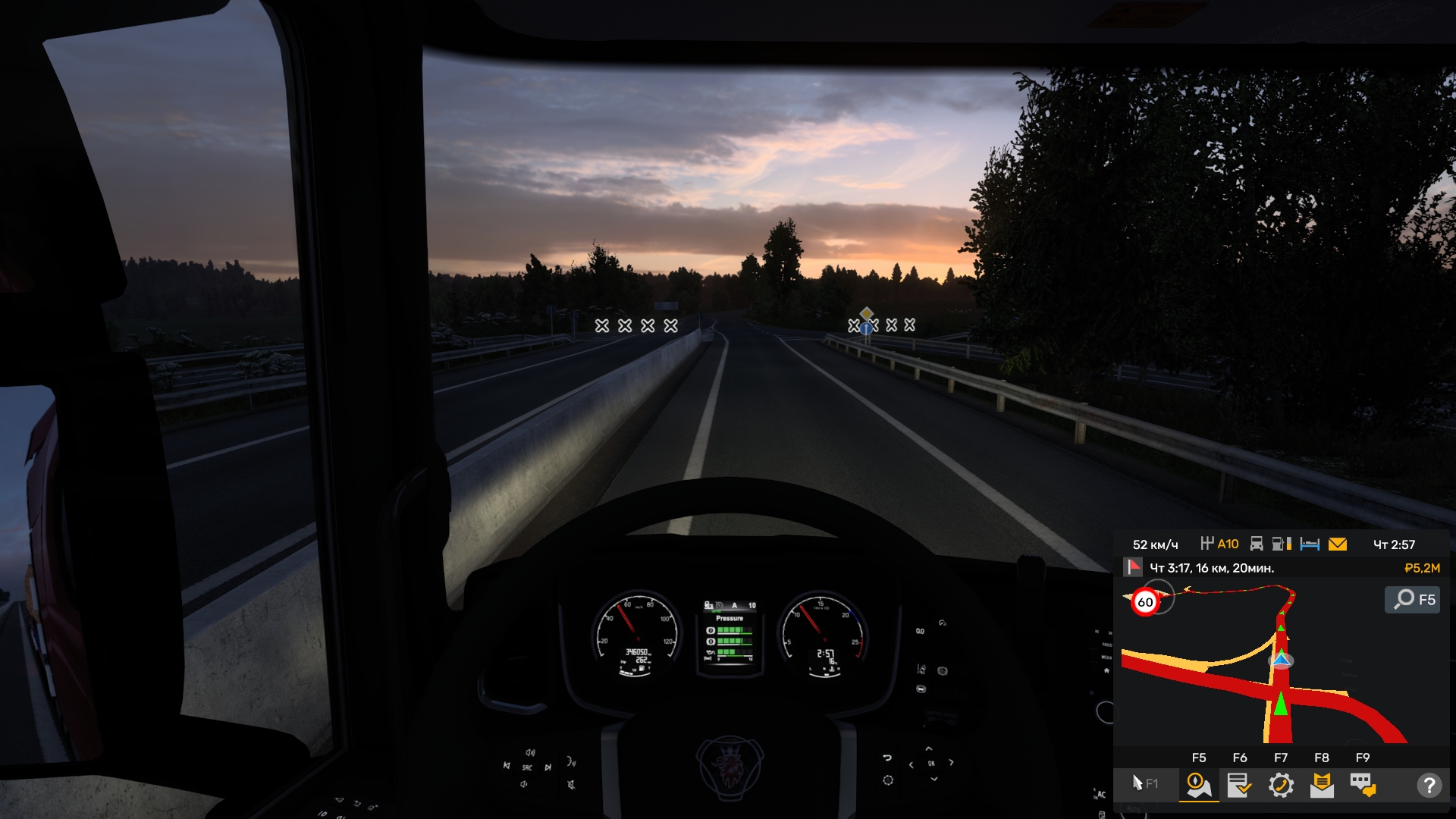The width and height of the screenshot is (1456, 819).
Task: Toggle the F1 mouse cursor mode button
Action: click(x=1144, y=783)
